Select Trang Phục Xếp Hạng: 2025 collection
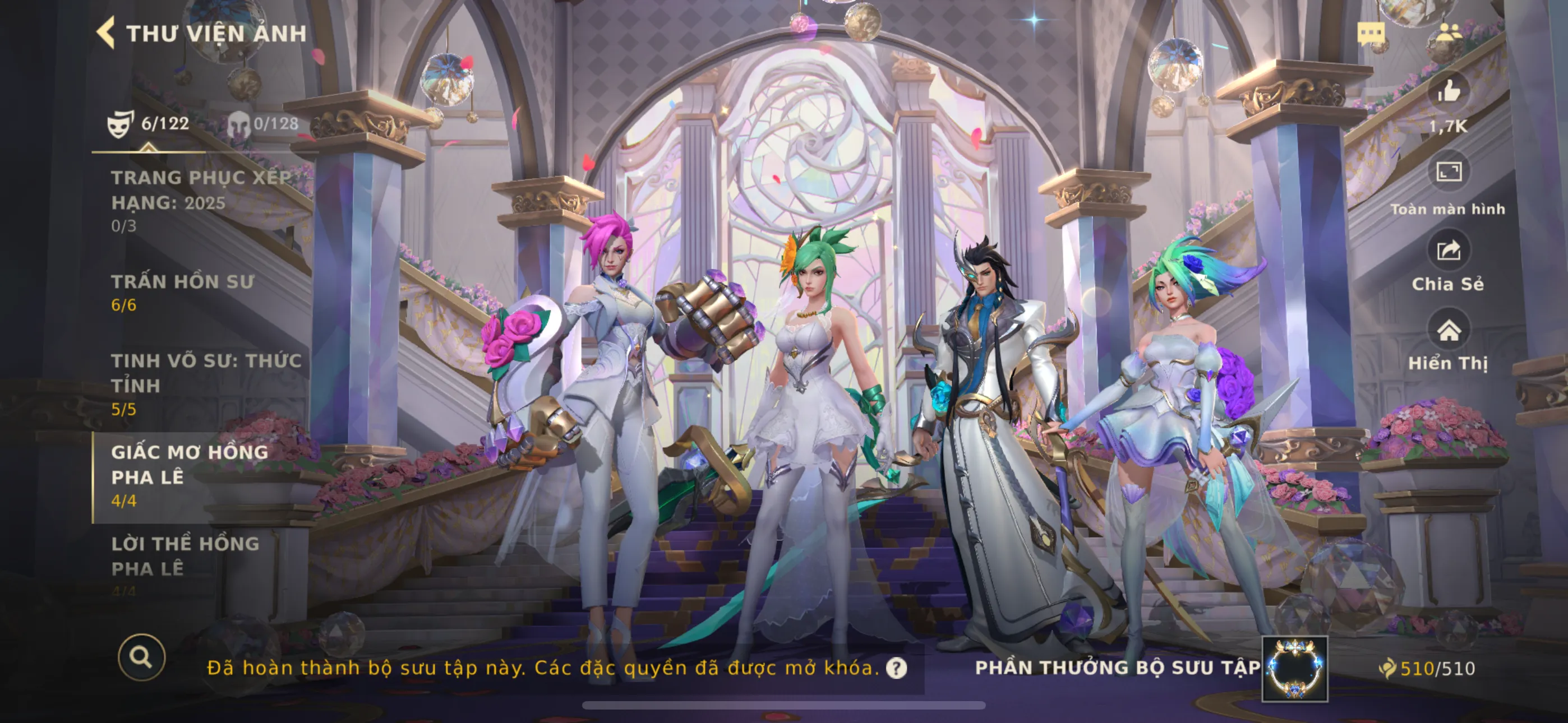The height and width of the screenshot is (723, 1568). 201,201
